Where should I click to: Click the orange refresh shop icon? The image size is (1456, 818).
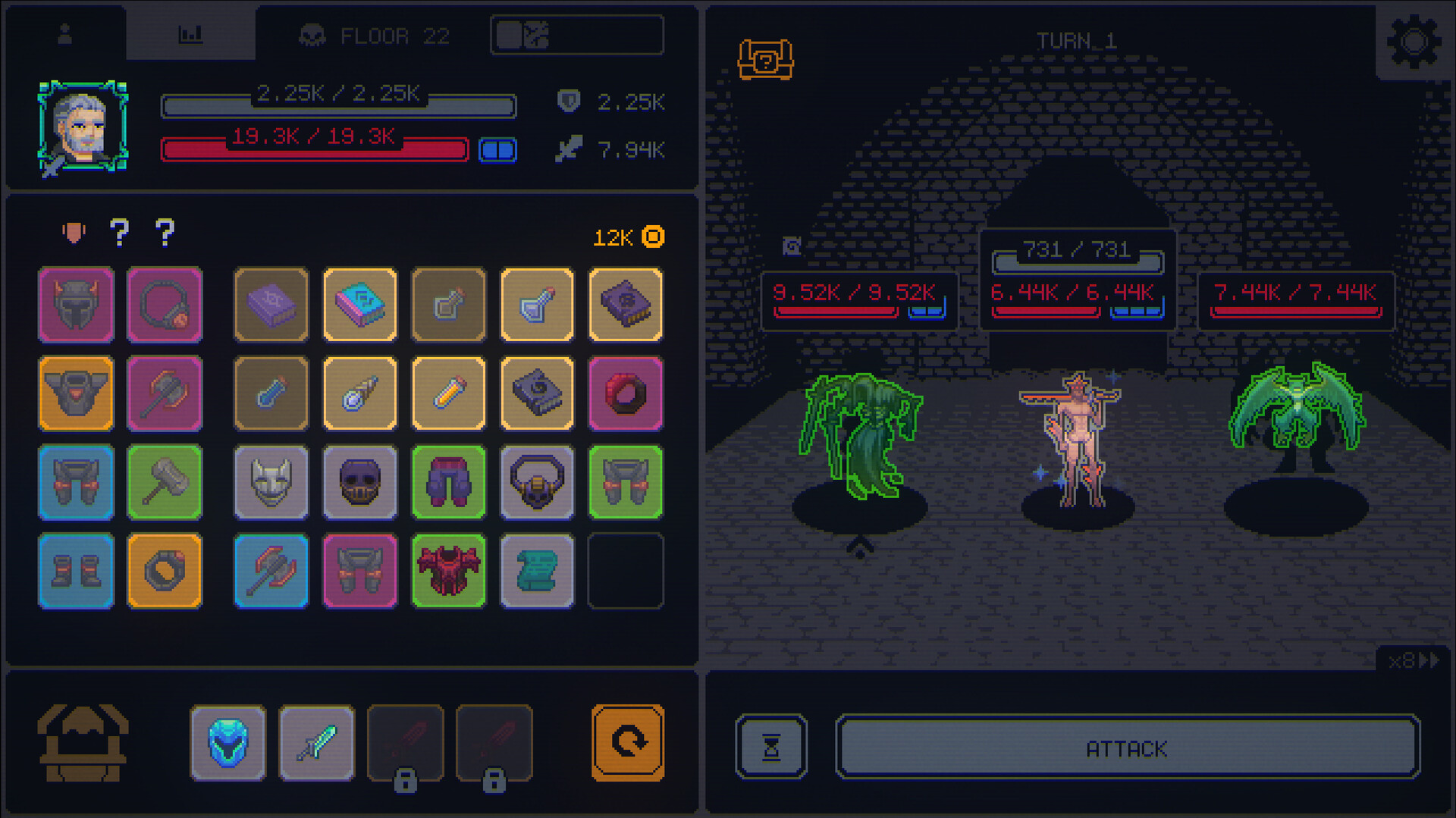(626, 743)
